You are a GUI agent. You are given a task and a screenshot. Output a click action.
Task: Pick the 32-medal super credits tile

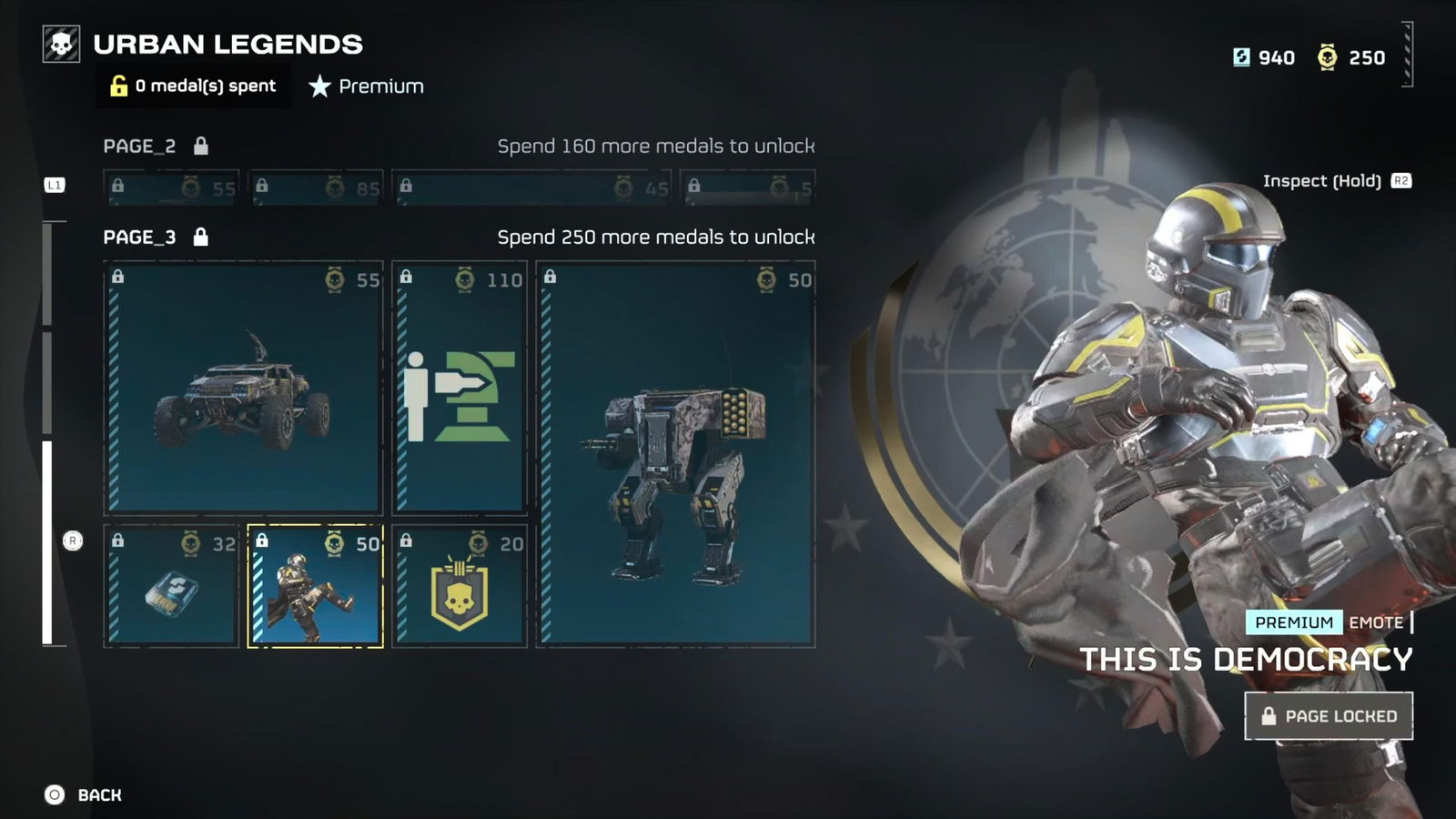pos(171,586)
